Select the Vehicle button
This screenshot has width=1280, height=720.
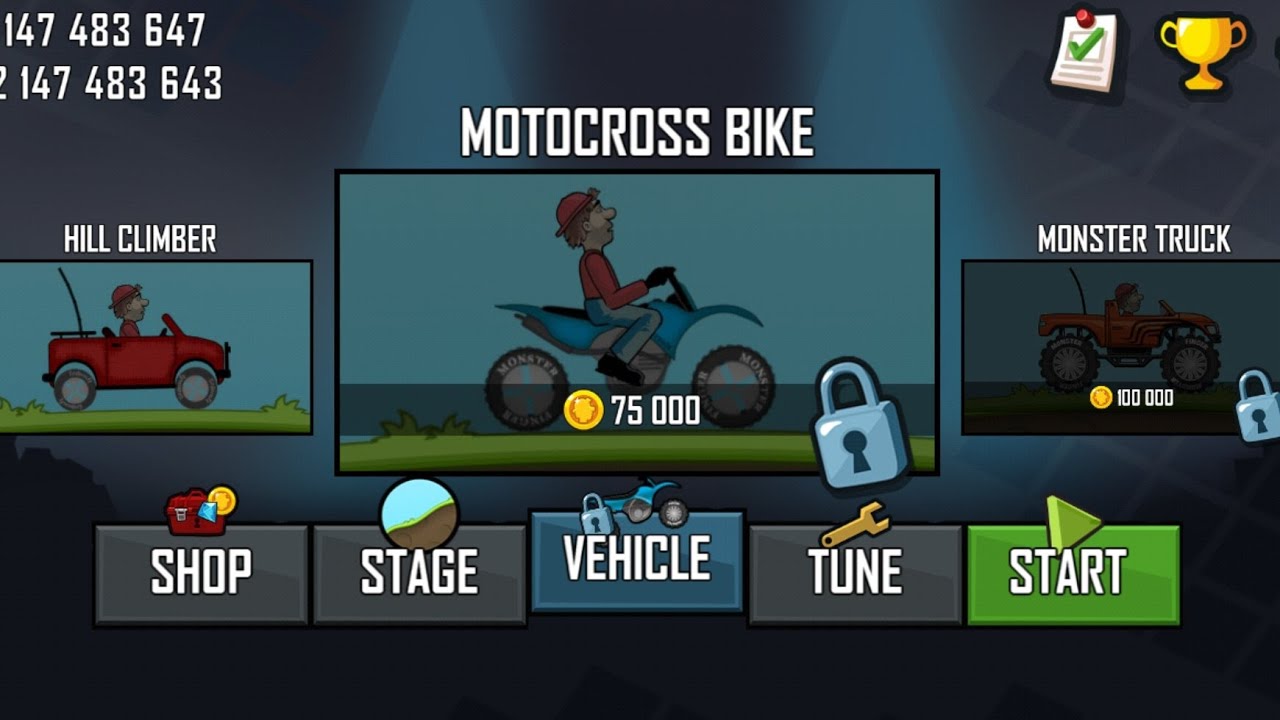637,560
